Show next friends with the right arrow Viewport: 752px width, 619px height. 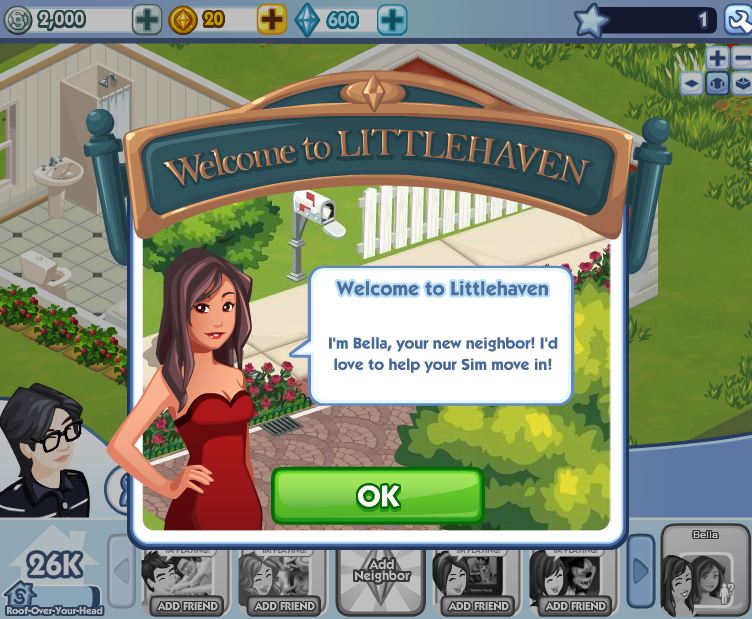(640, 572)
